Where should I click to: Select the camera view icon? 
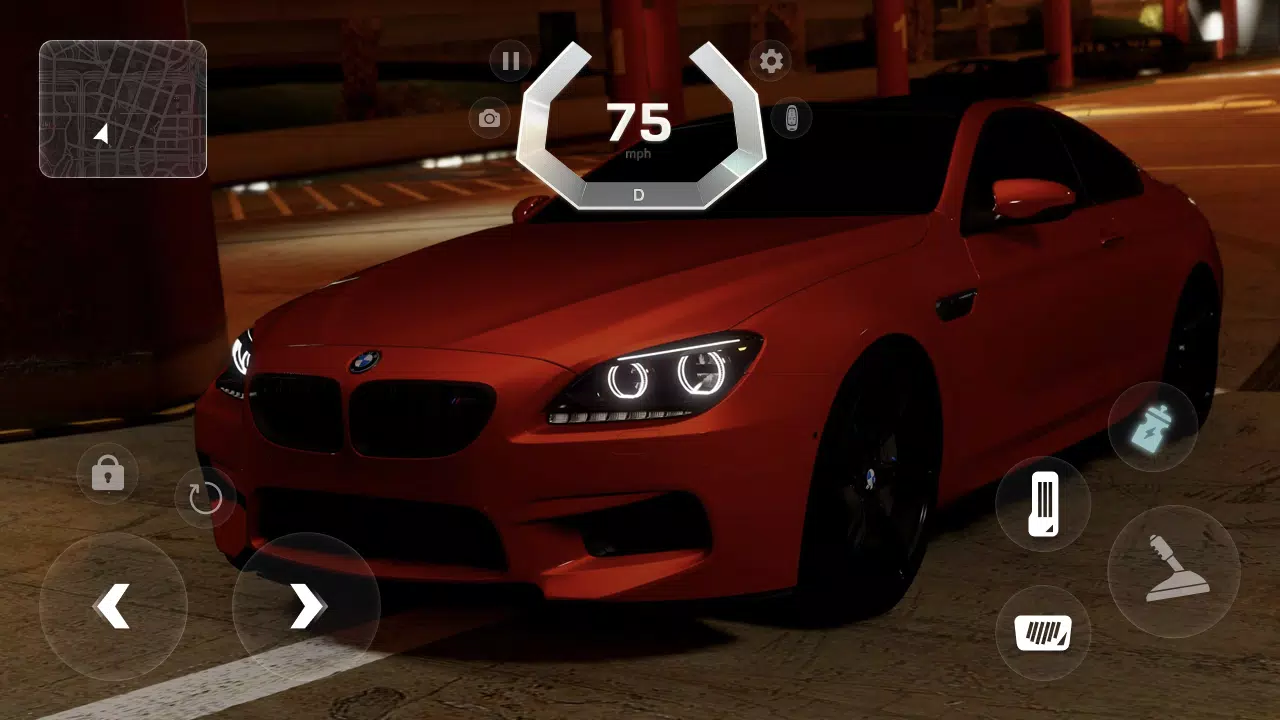point(488,118)
